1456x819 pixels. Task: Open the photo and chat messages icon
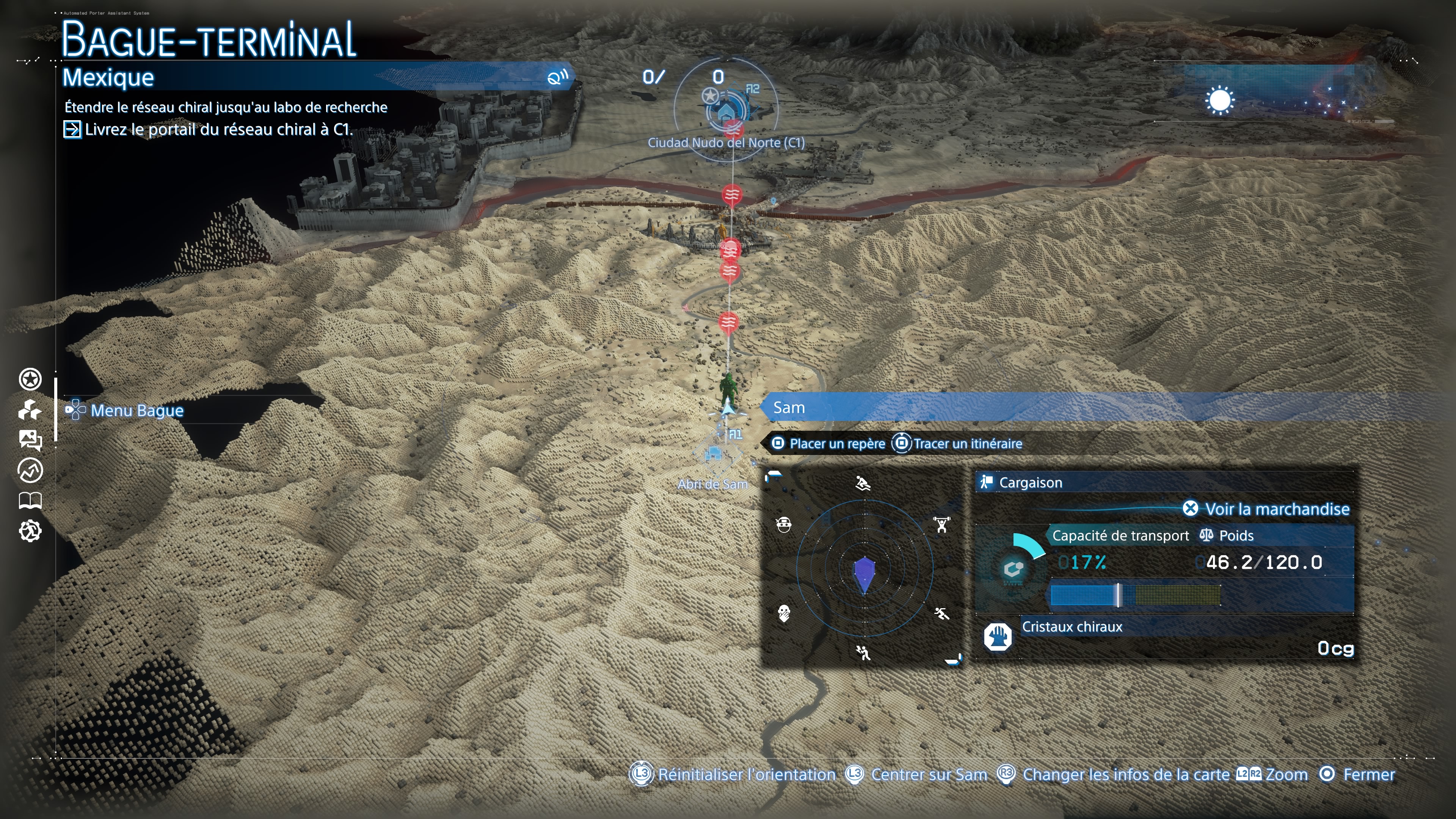tap(30, 440)
